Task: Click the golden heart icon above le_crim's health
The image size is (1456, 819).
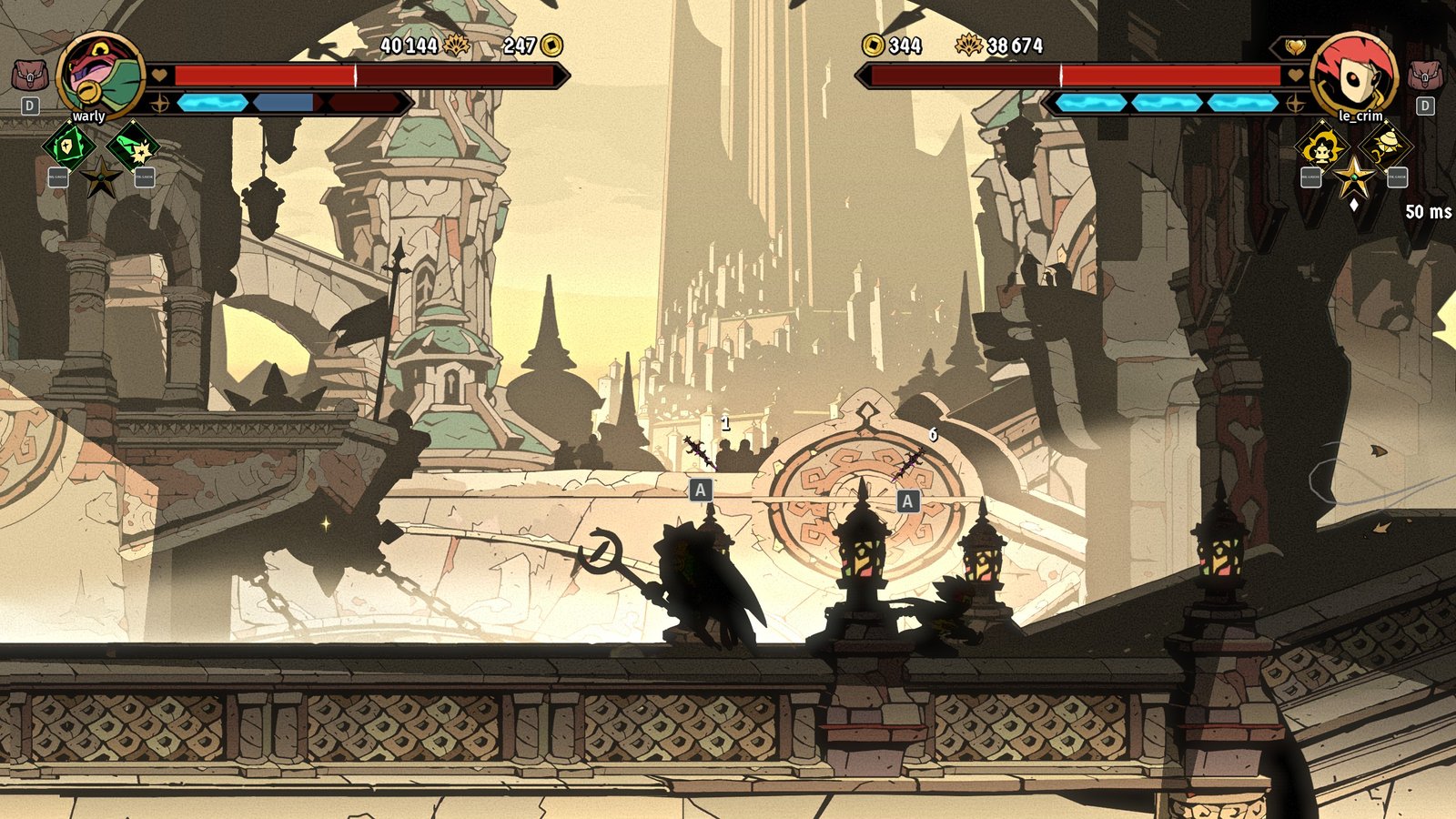Action: [x=1294, y=46]
